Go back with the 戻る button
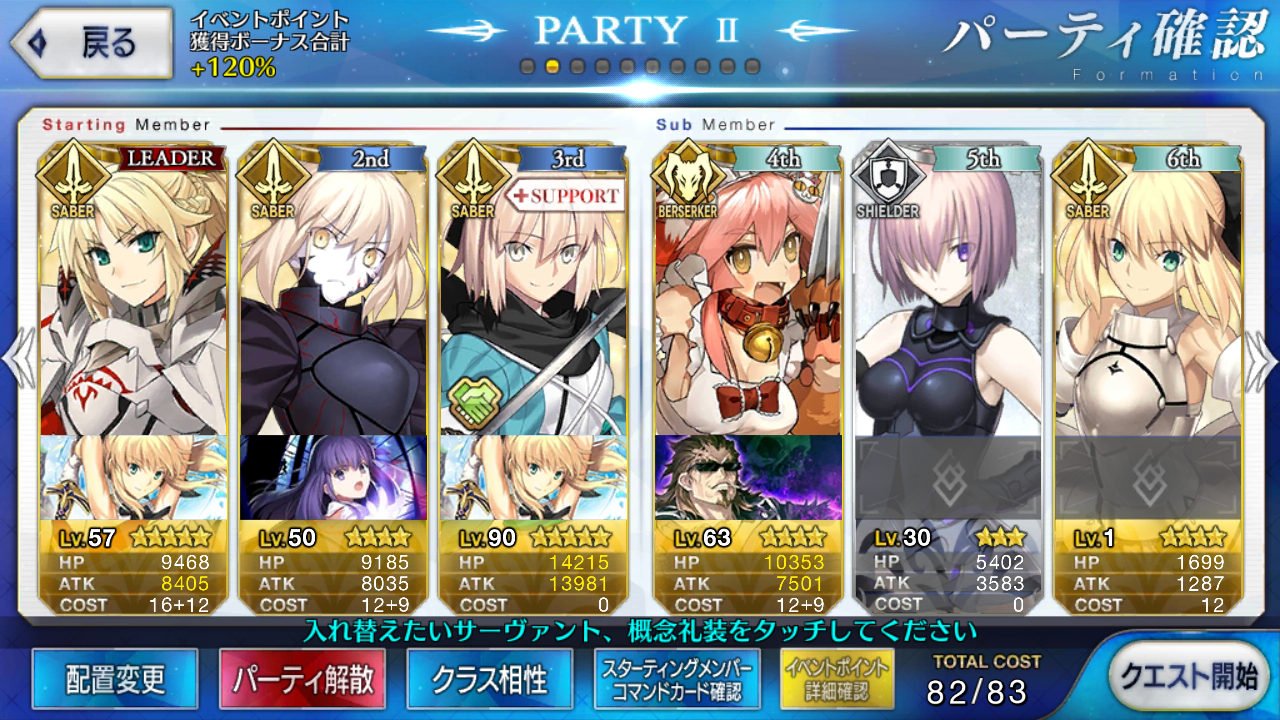1280x720 pixels. tap(90, 43)
